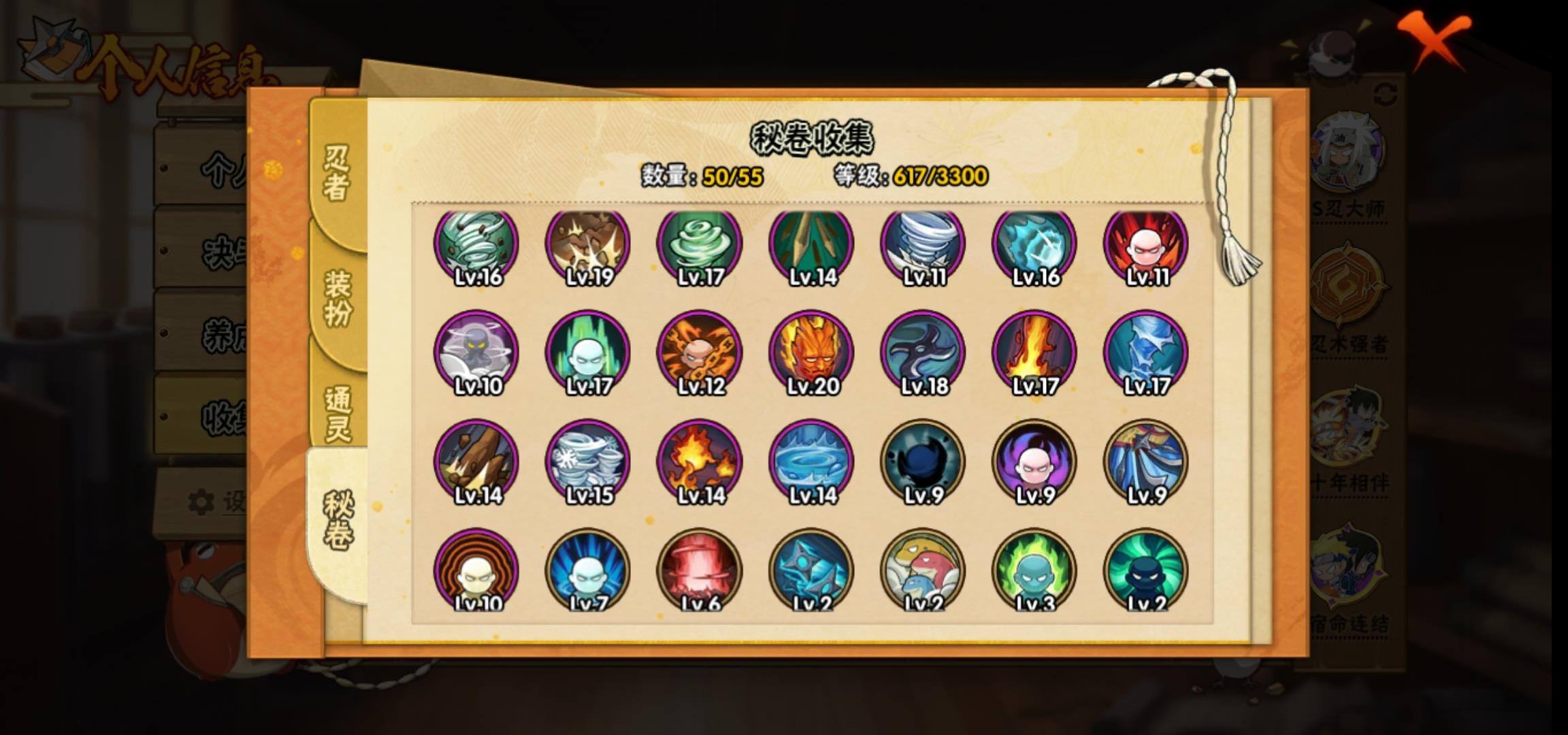Select the Lv.6 red pillar scroll
Screen dimensions: 1568x735
(x=700, y=571)
